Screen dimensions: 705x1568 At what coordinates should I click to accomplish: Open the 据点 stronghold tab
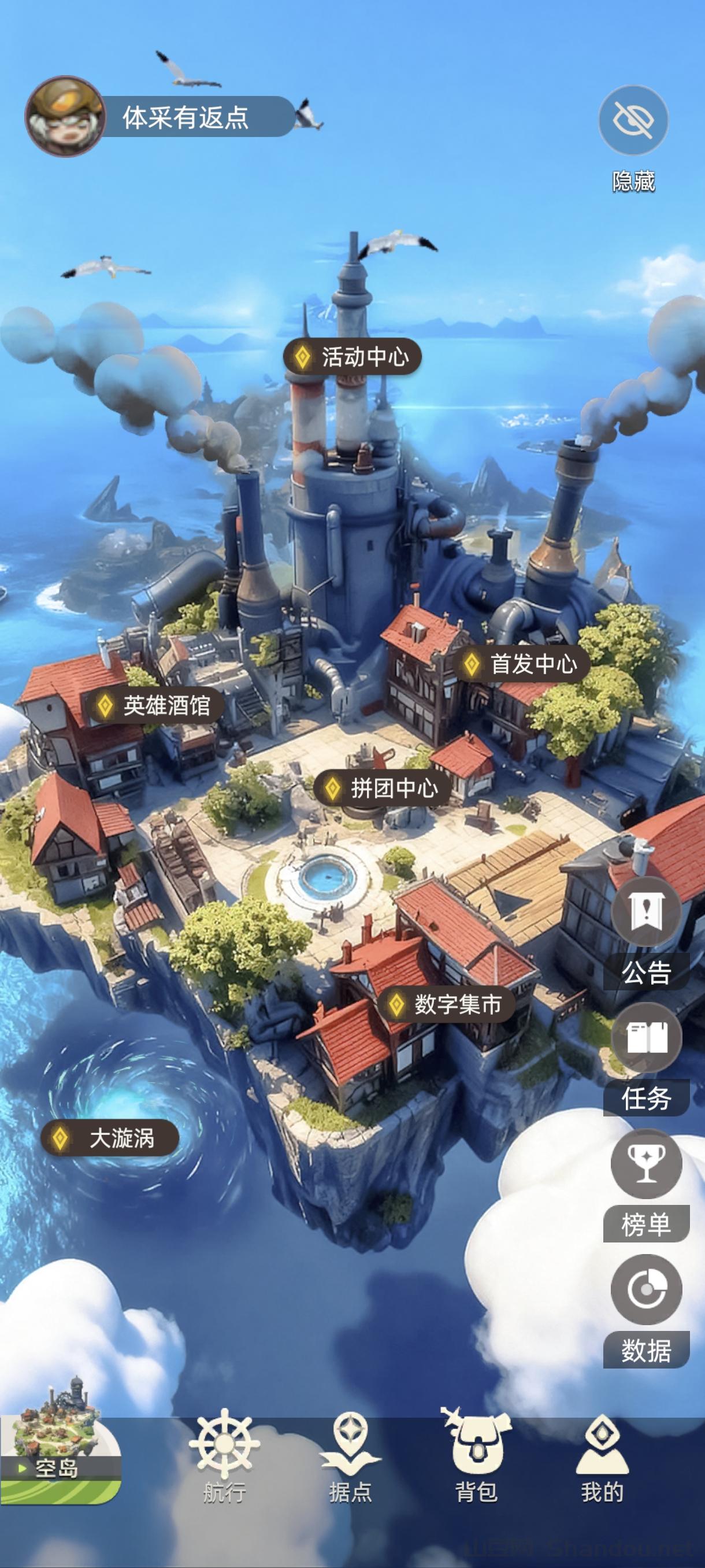pos(350,1456)
